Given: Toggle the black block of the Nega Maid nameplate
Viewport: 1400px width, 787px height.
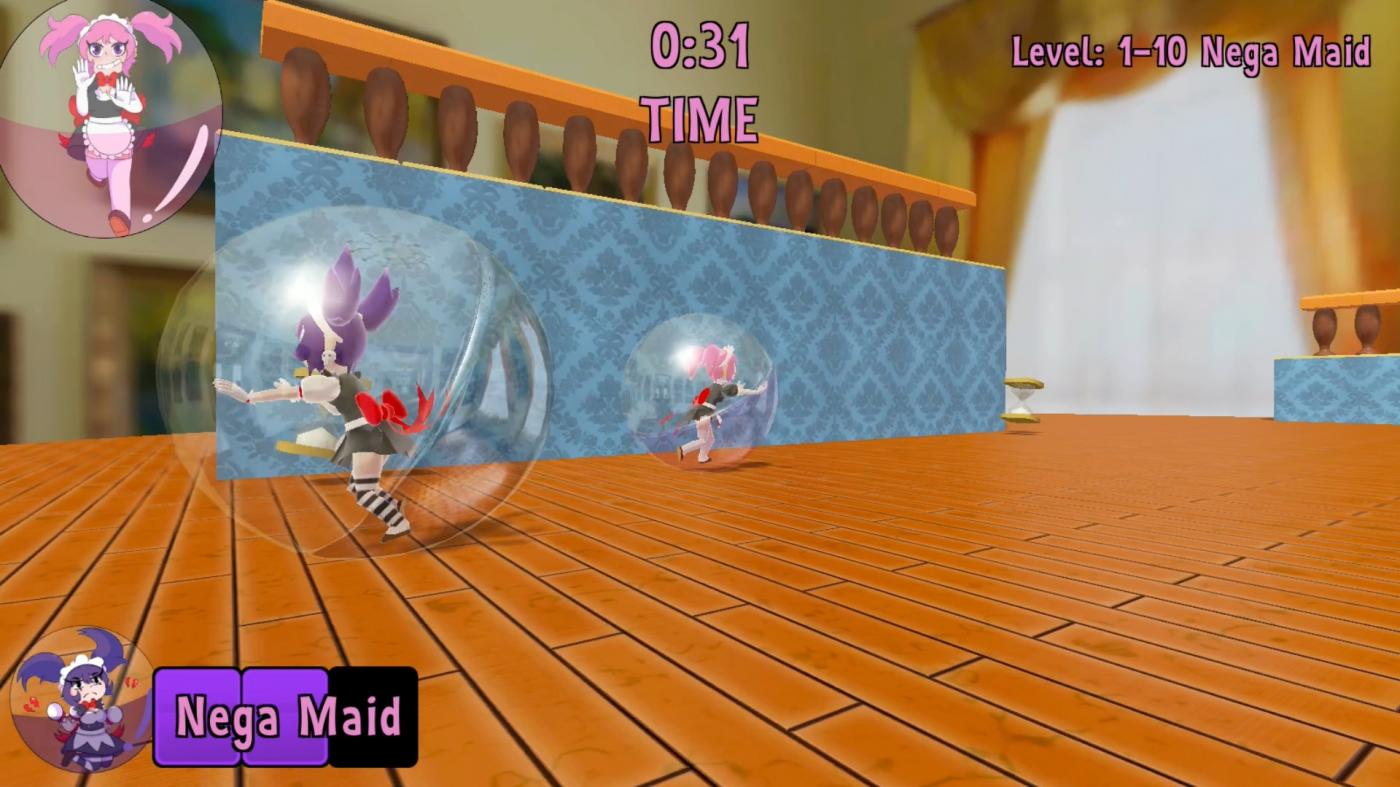Looking at the screenshot, I should point(373,715).
